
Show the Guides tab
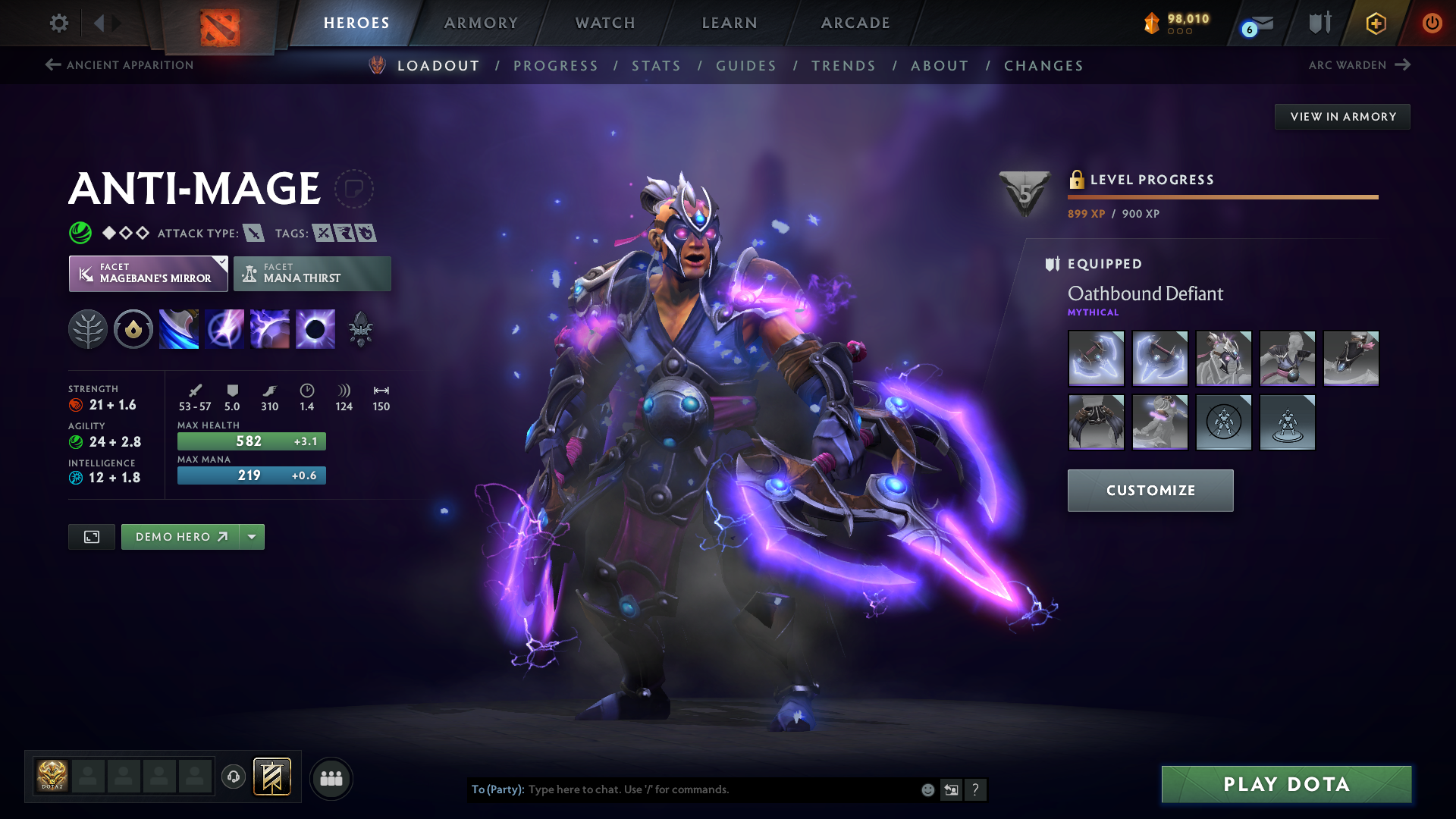(746, 66)
